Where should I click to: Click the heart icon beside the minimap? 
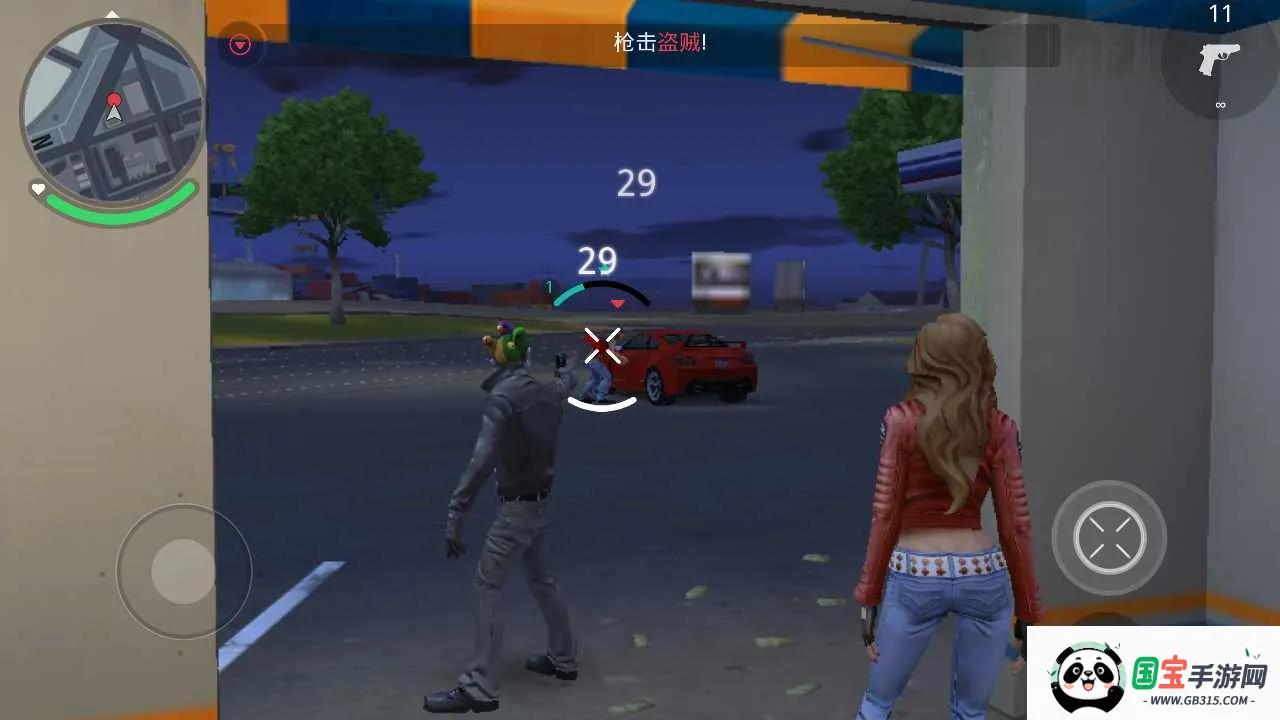(38, 188)
